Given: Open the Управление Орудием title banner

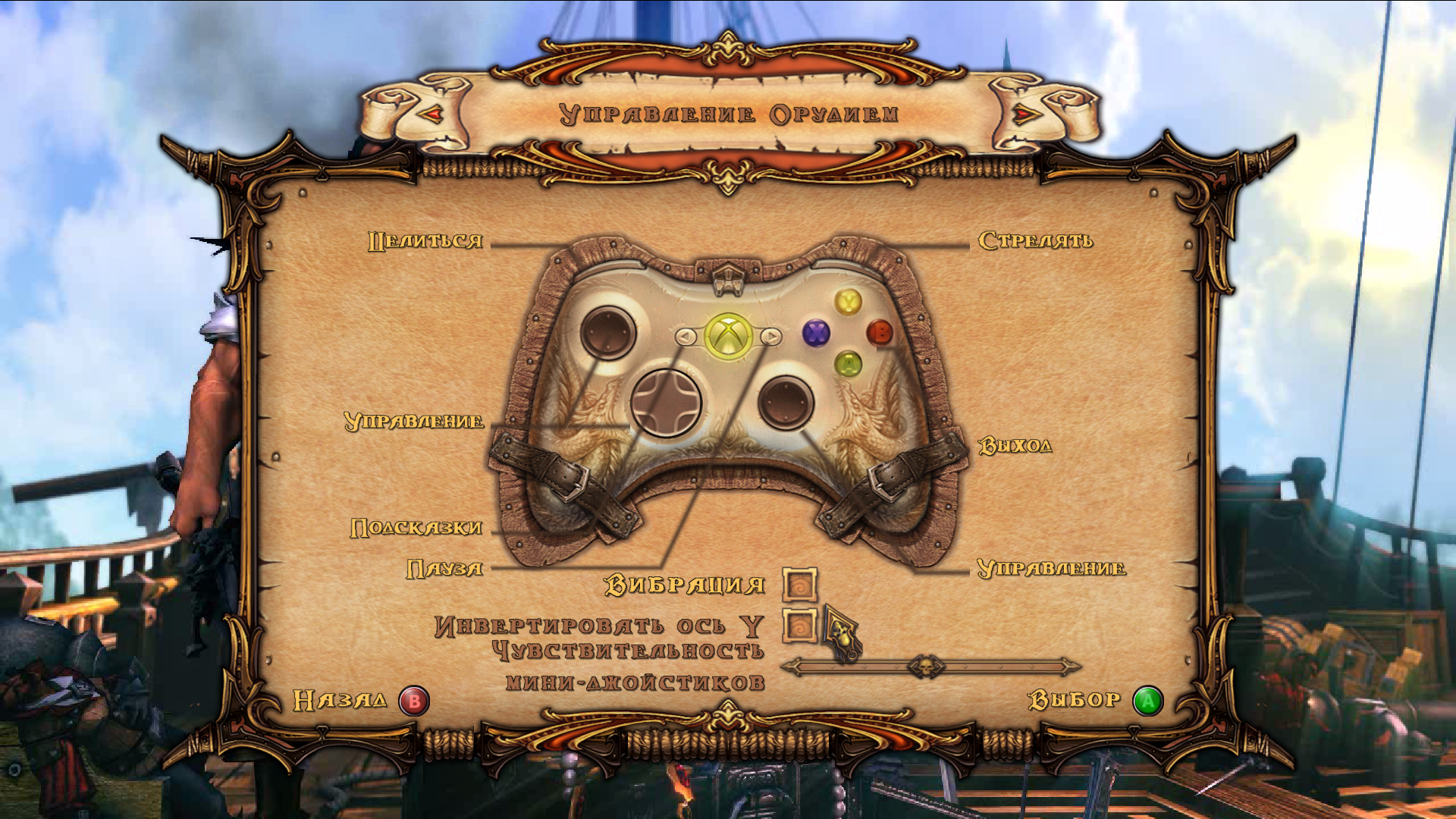Looking at the screenshot, I should click(x=728, y=114).
